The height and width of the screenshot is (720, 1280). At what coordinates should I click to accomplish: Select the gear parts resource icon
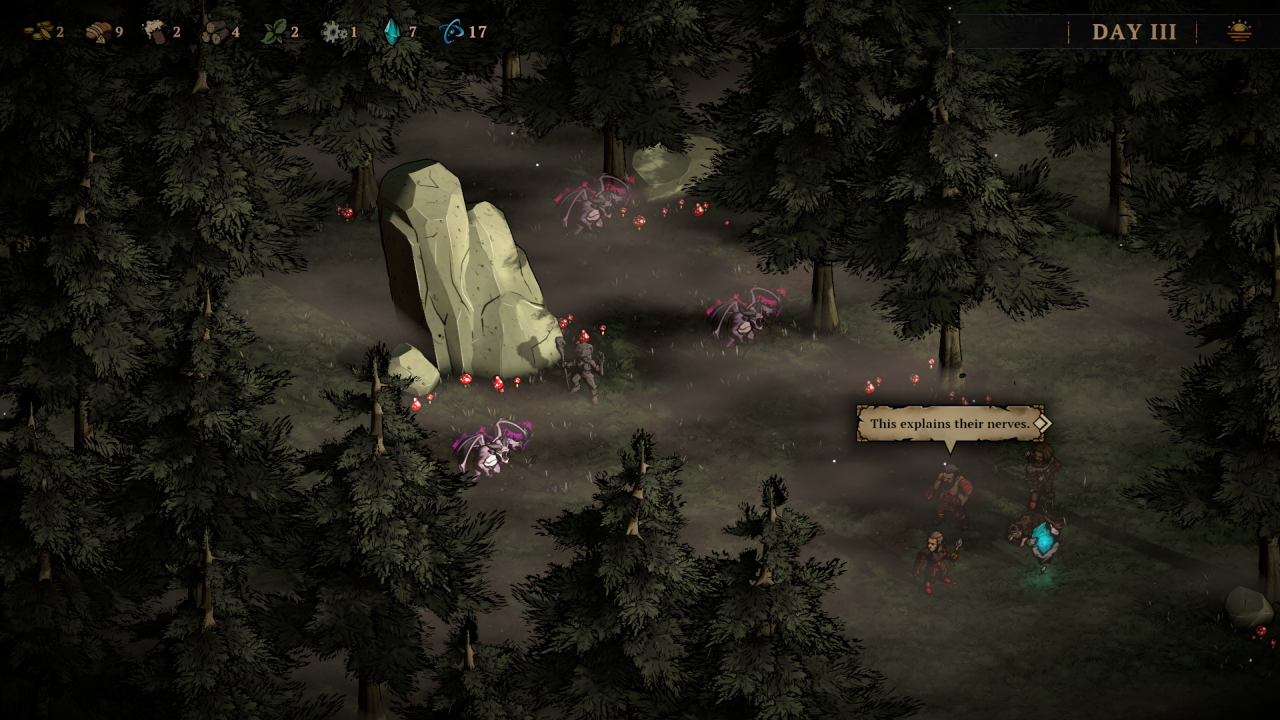(333, 32)
